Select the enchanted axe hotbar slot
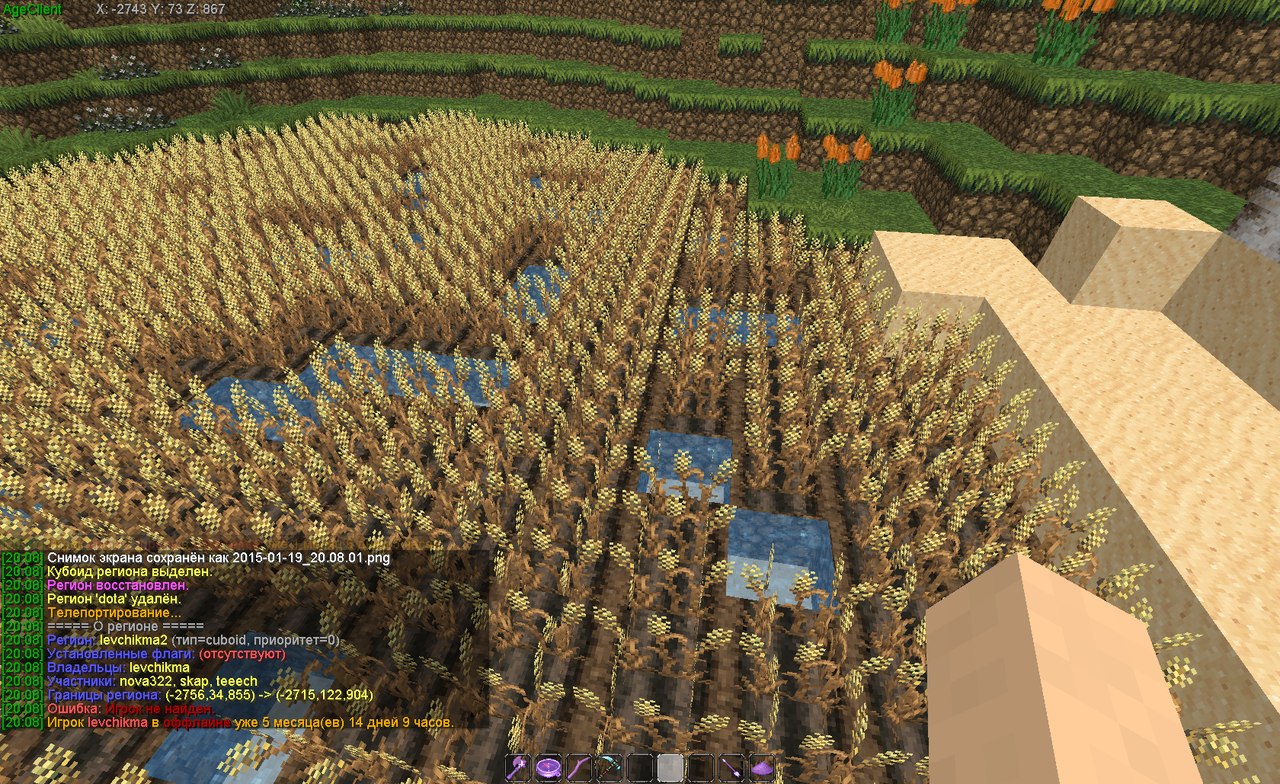This screenshot has width=1280, height=784. (518, 768)
